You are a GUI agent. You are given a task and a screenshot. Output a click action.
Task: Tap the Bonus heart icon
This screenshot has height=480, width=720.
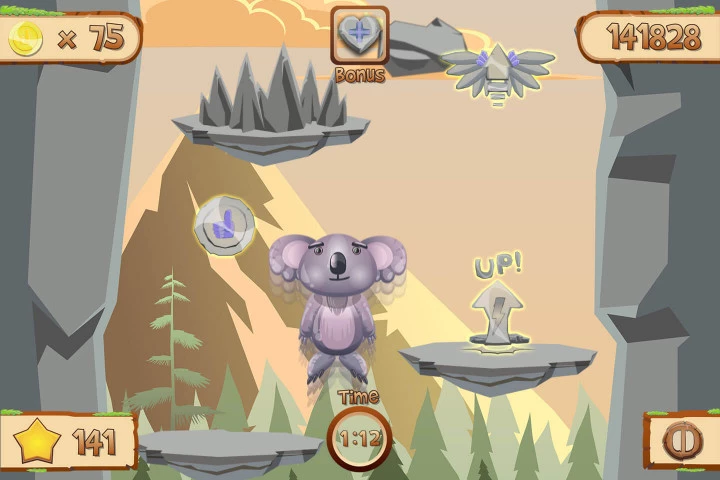pyautogui.click(x=360, y=36)
